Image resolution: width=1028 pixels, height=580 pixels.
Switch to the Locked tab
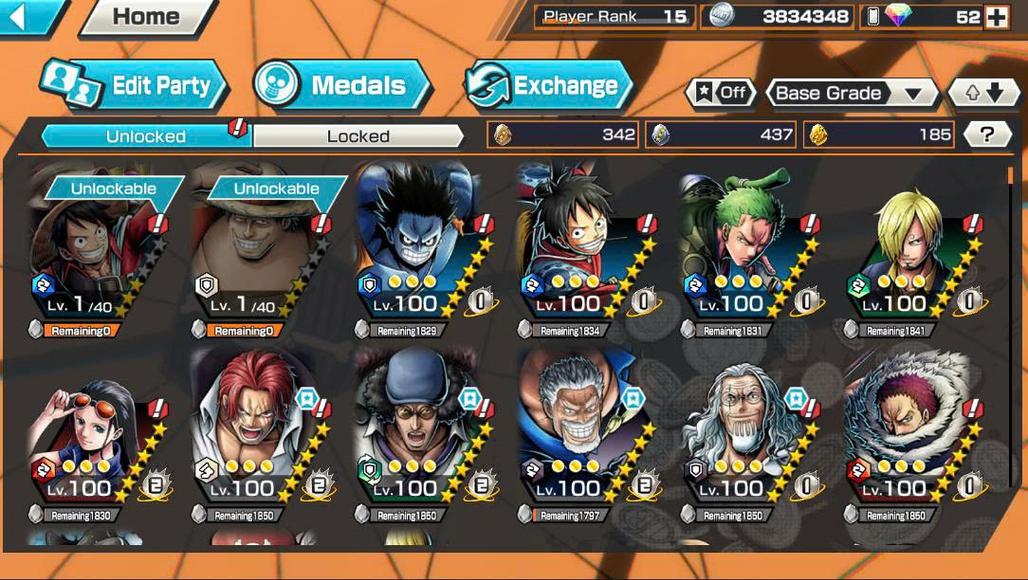click(x=358, y=136)
